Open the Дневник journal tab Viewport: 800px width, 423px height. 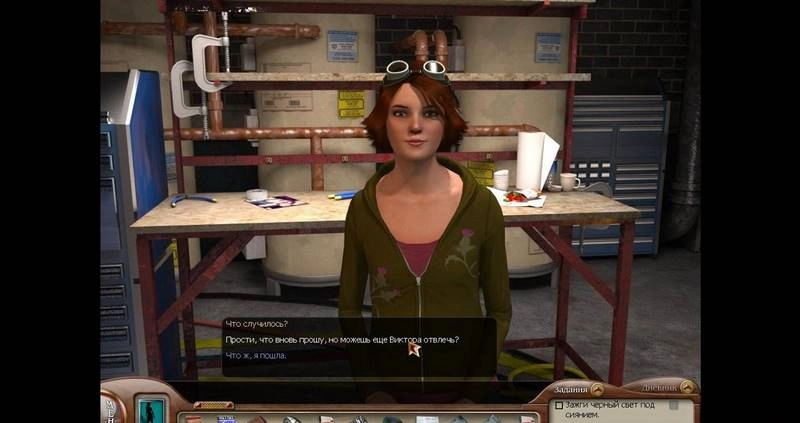click(665, 388)
